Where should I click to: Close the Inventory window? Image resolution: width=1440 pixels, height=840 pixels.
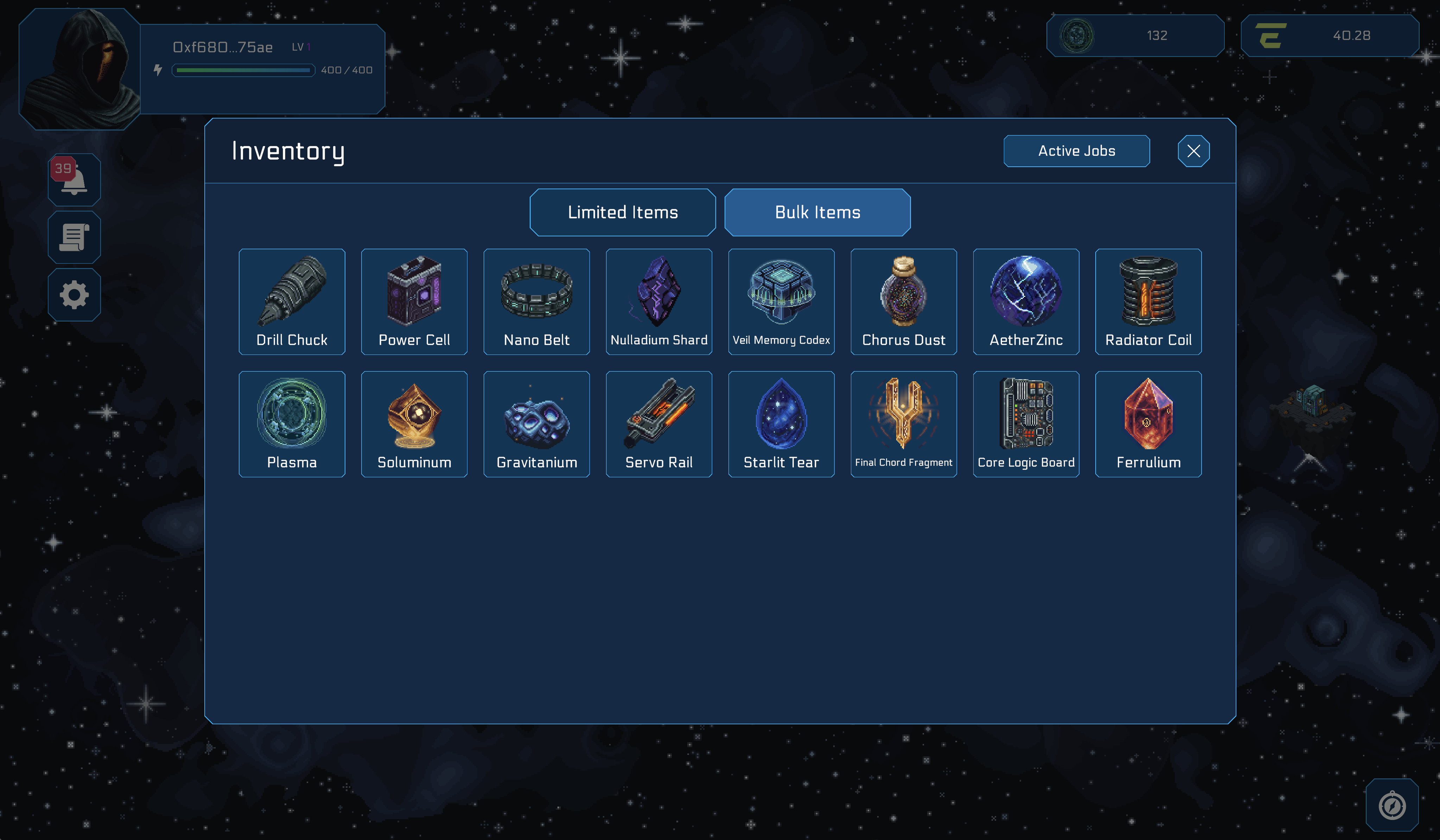tap(1193, 151)
